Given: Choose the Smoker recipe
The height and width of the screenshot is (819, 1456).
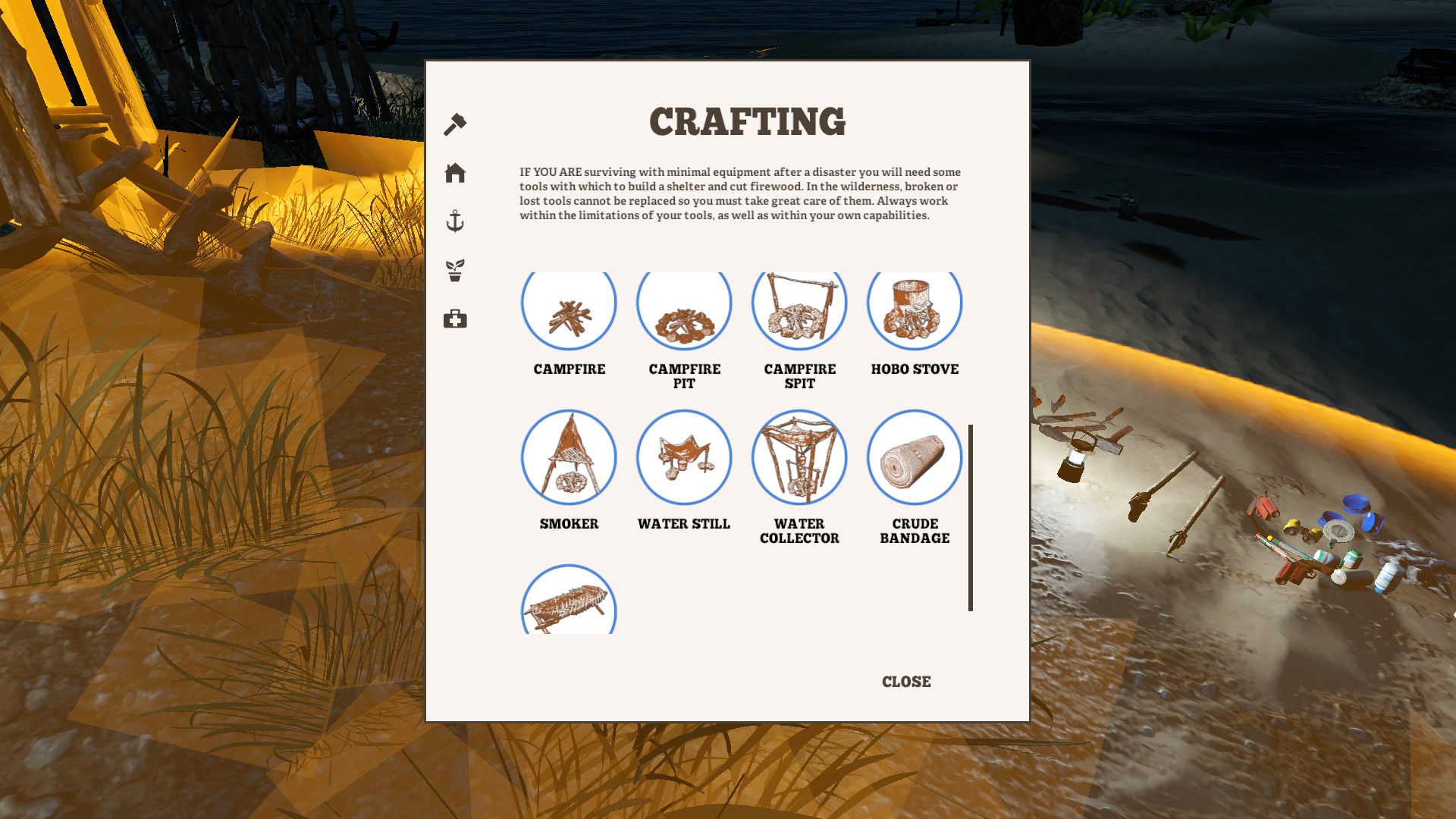Looking at the screenshot, I should click(569, 457).
